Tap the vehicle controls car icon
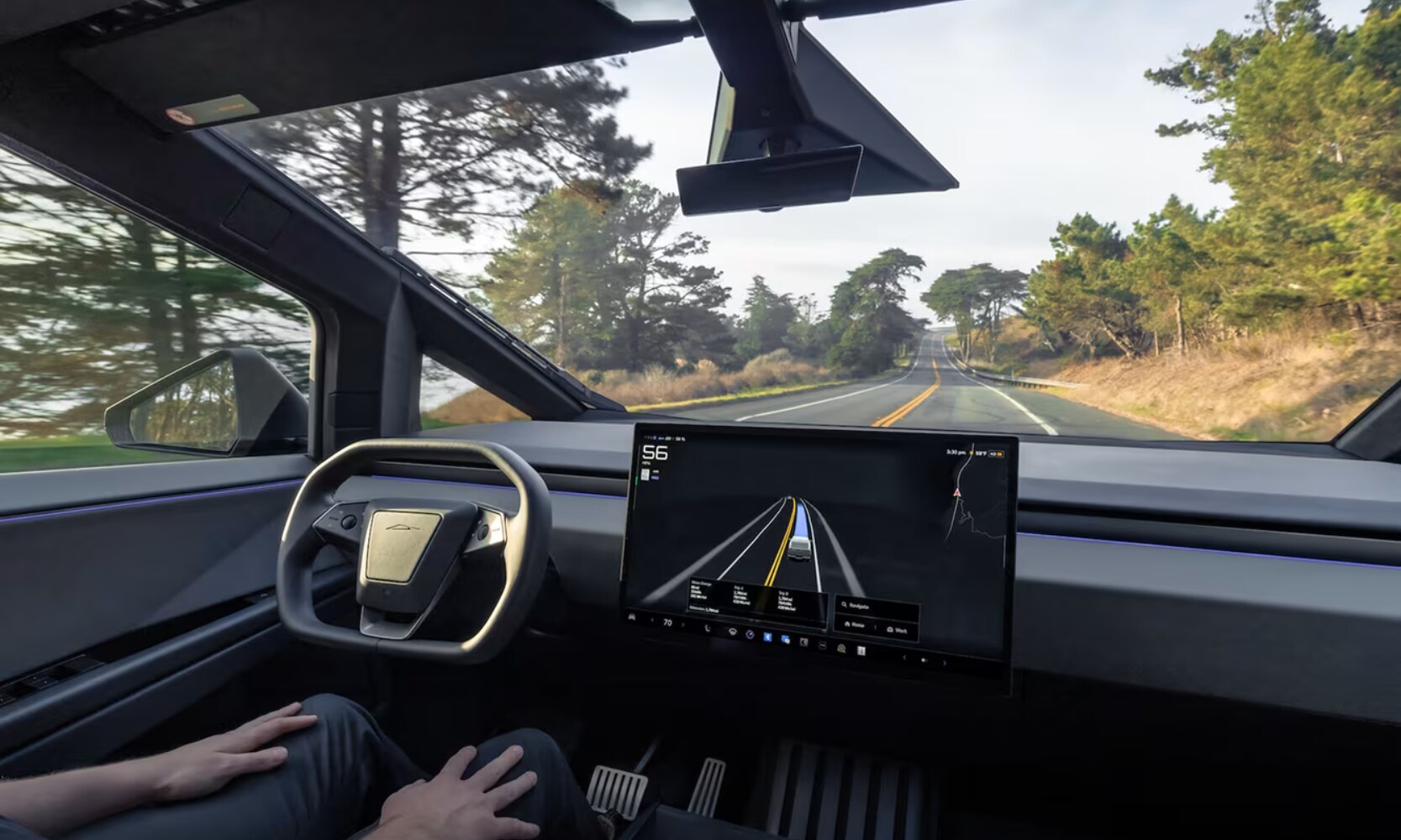The image size is (1401, 840). (x=733, y=633)
